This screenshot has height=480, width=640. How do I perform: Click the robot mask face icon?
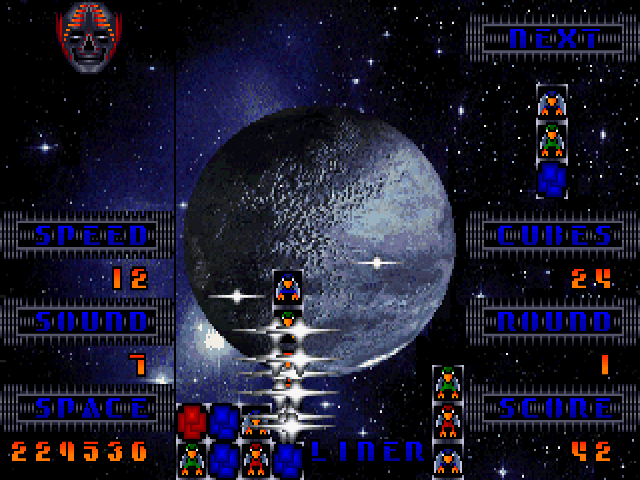(x=87, y=37)
